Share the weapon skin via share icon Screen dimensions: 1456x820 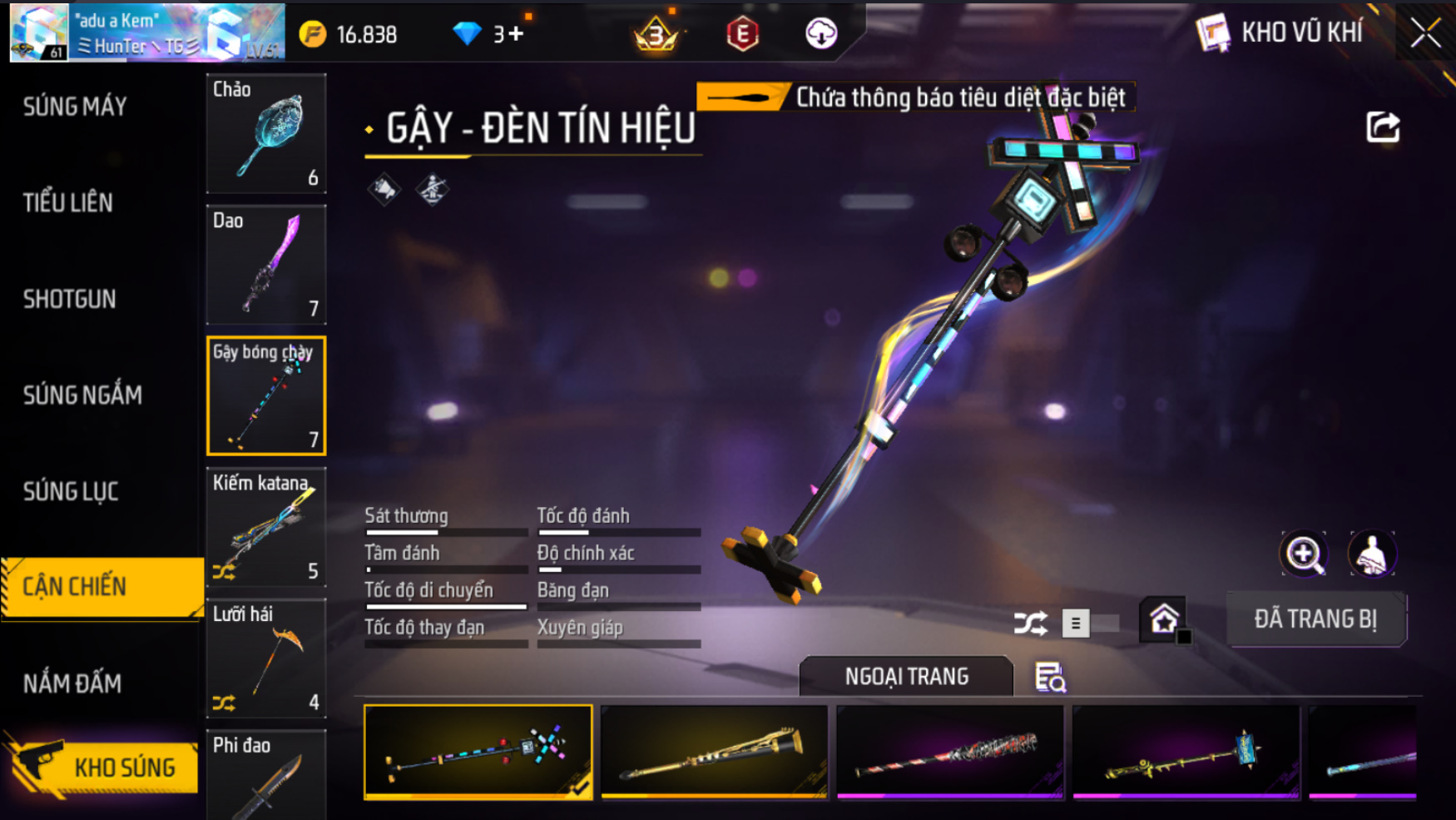1383,127
